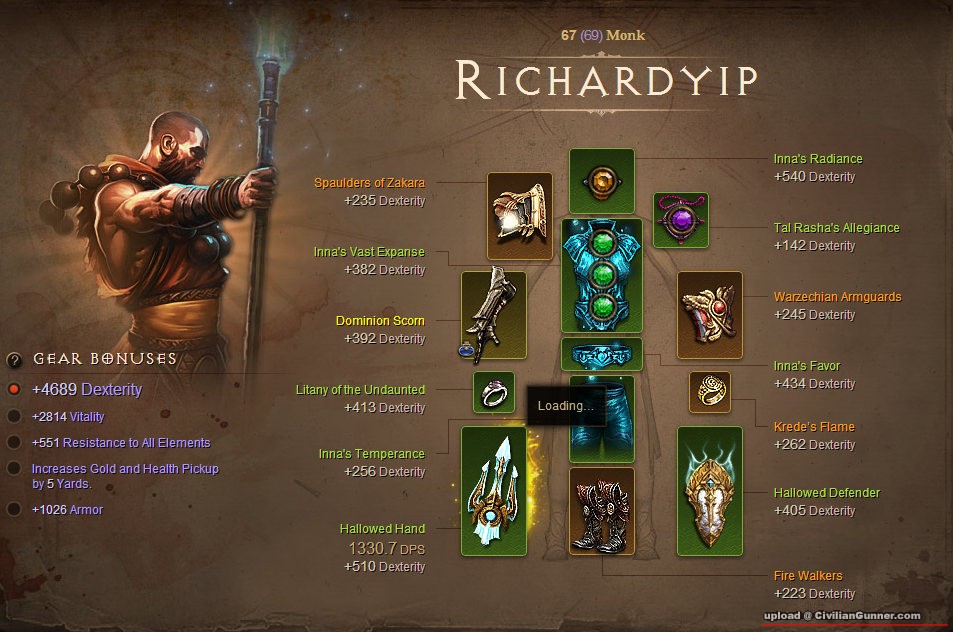Image resolution: width=953 pixels, height=632 pixels.
Task: Select the Litany of the Undaunted ring
Action: pyautogui.click(x=493, y=392)
